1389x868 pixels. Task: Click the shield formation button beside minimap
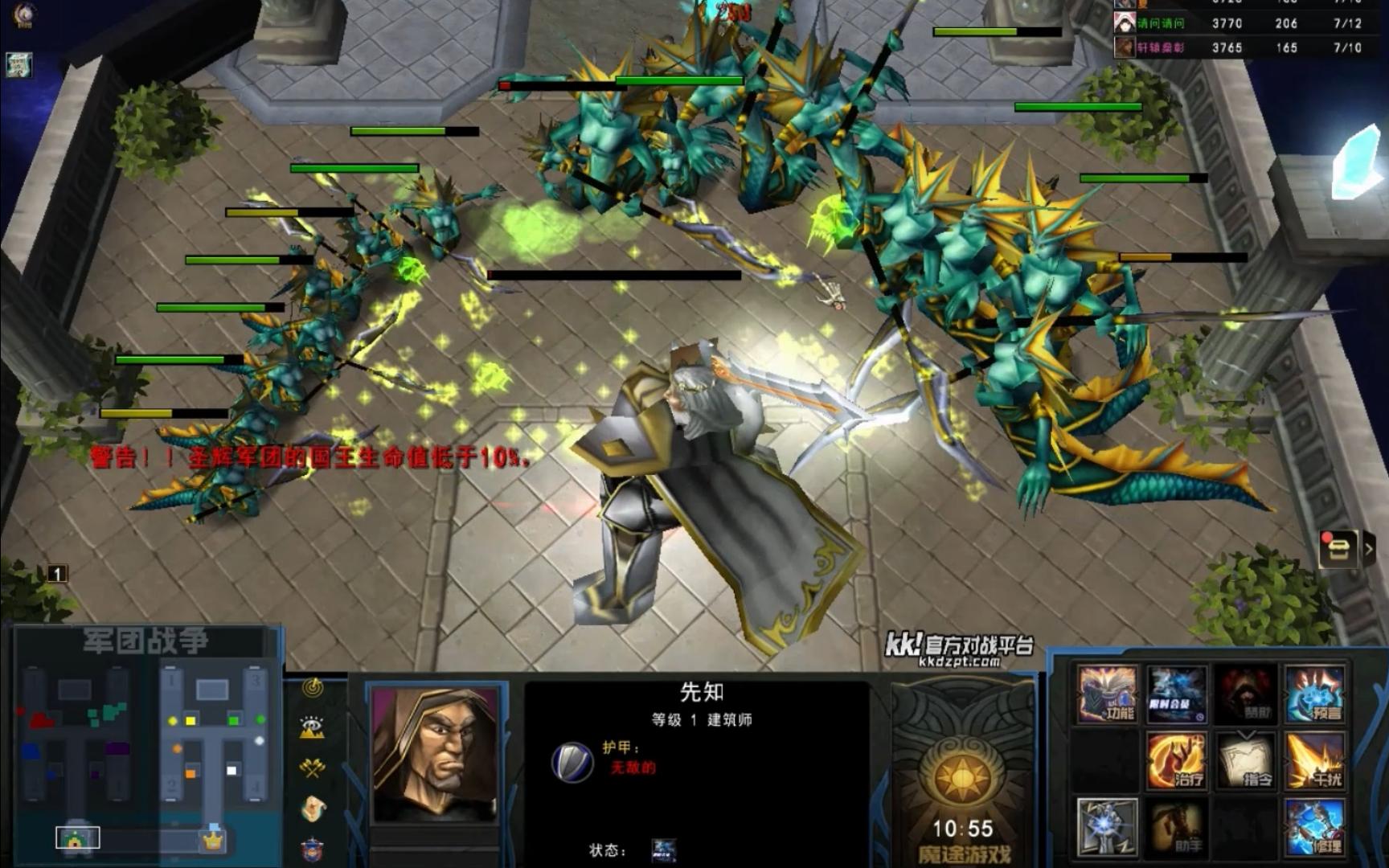pyautogui.click(x=313, y=849)
